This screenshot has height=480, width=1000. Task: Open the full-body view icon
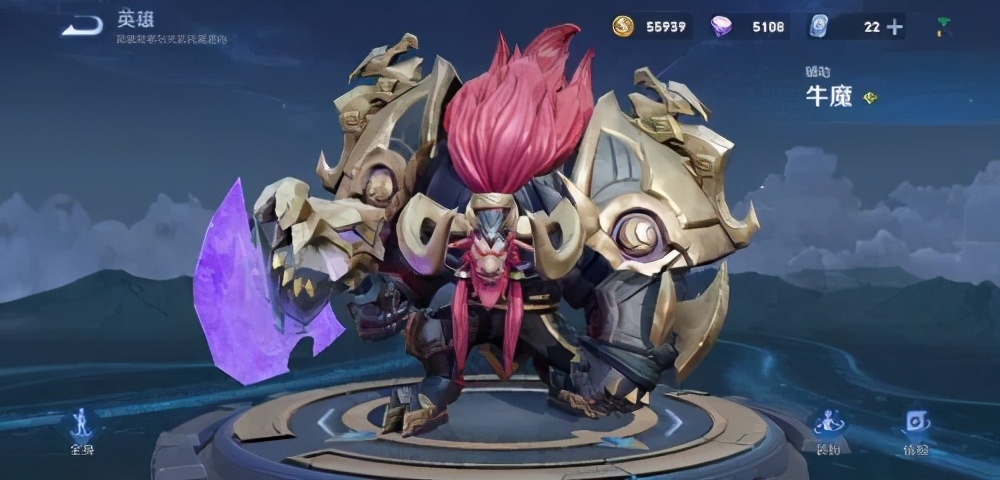81,427
